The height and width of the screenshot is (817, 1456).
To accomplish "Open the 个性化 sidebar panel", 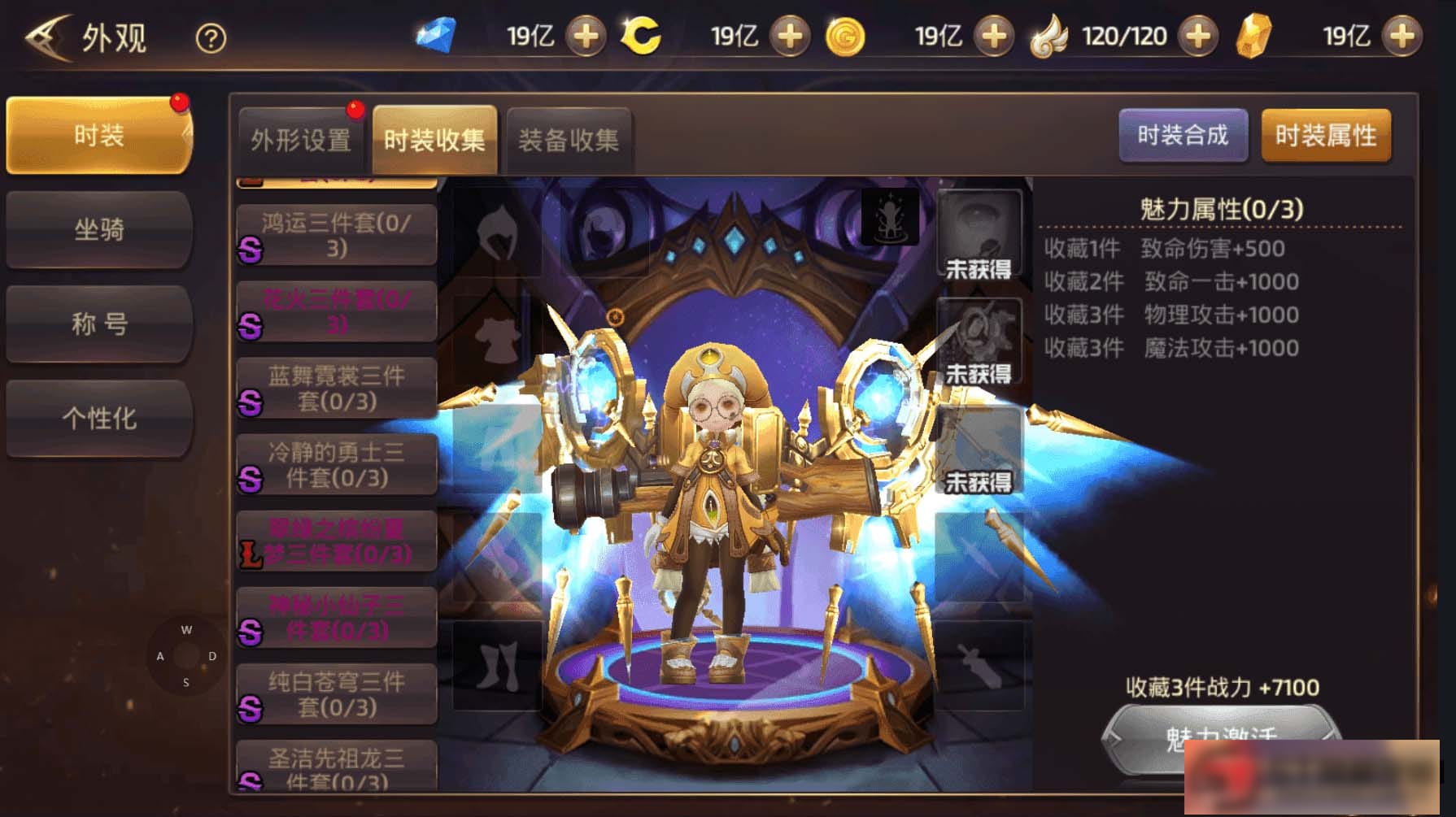I will [x=98, y=418].
